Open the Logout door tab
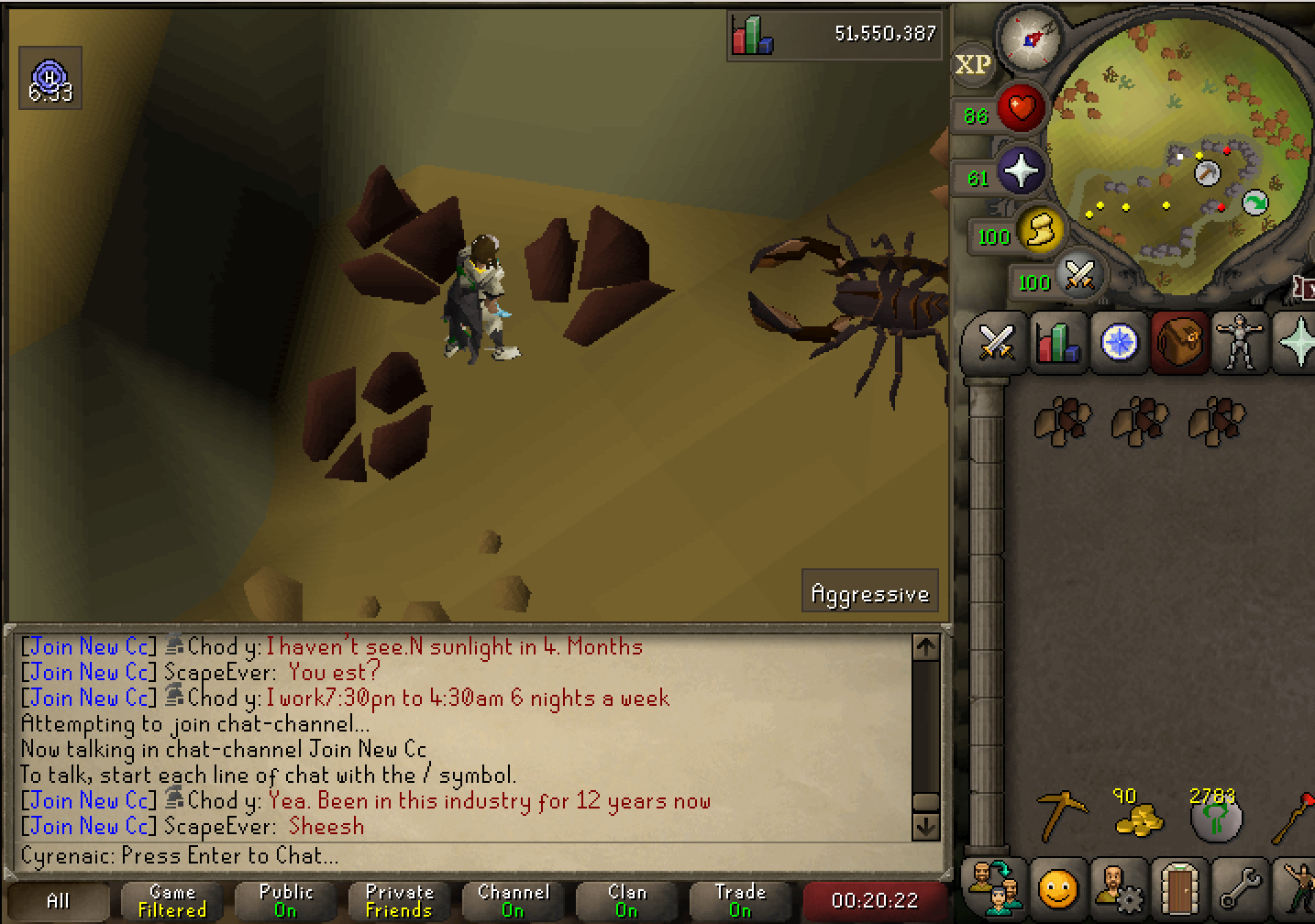The width and height of the screenshot is (1315, 924). (x=1179, y=887)
